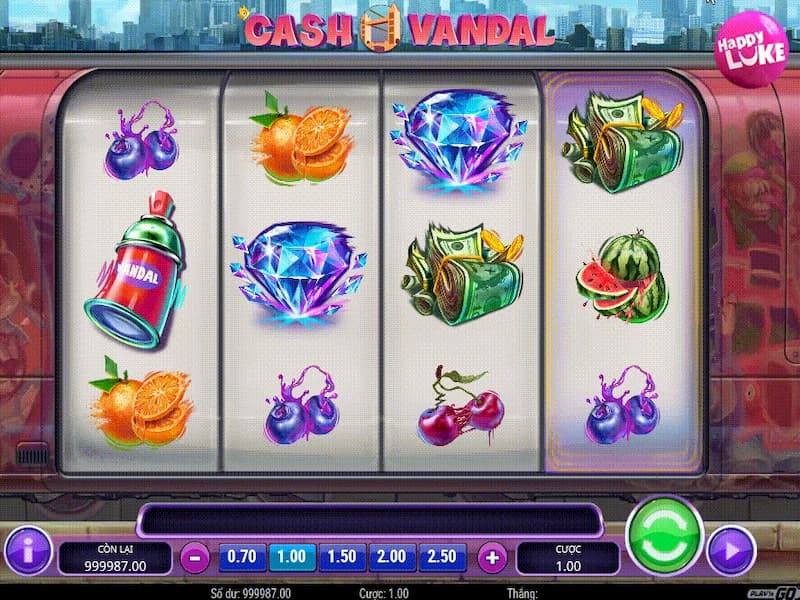Choose the 1.00 bet amount
Viewport: 800px width, 600px height.
291,556
